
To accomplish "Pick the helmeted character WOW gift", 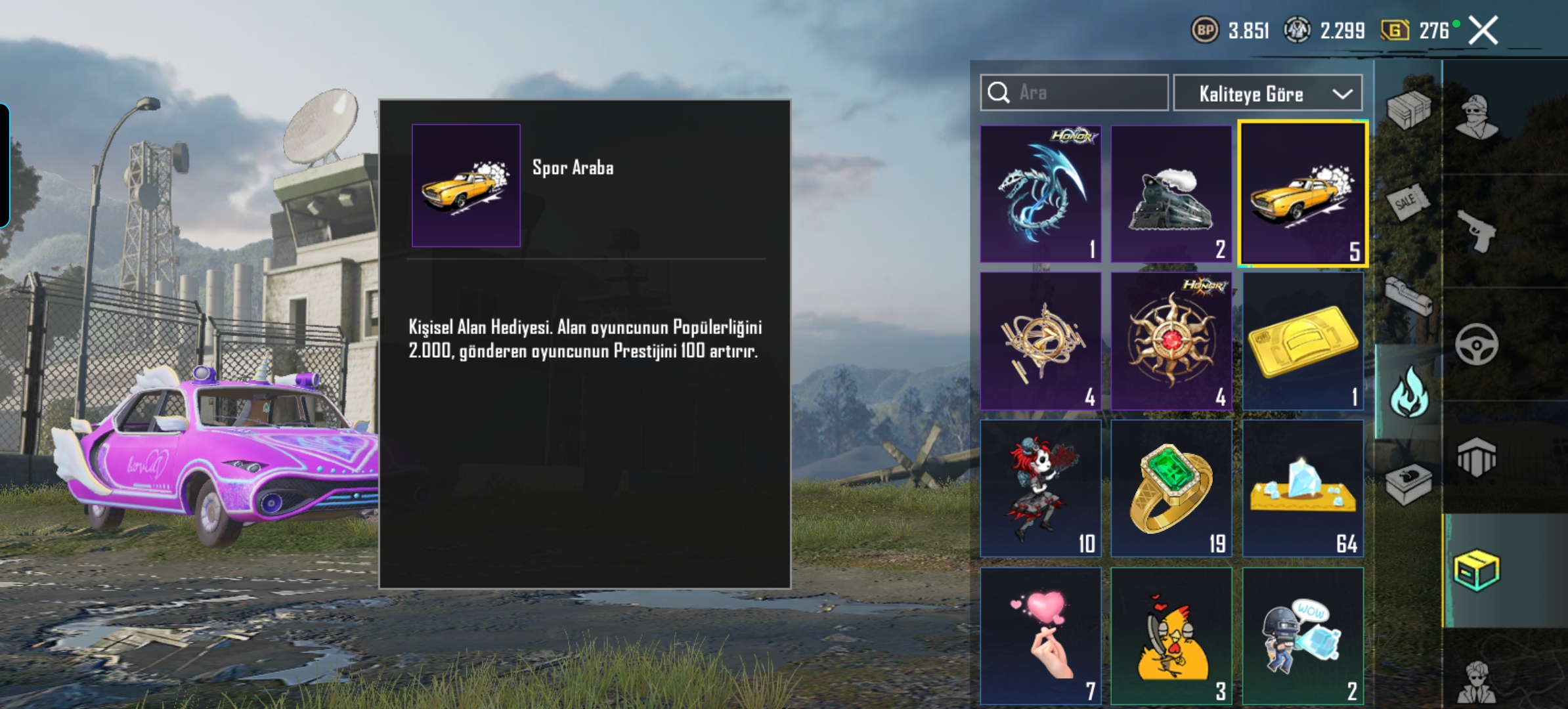I will point(1303,635).
